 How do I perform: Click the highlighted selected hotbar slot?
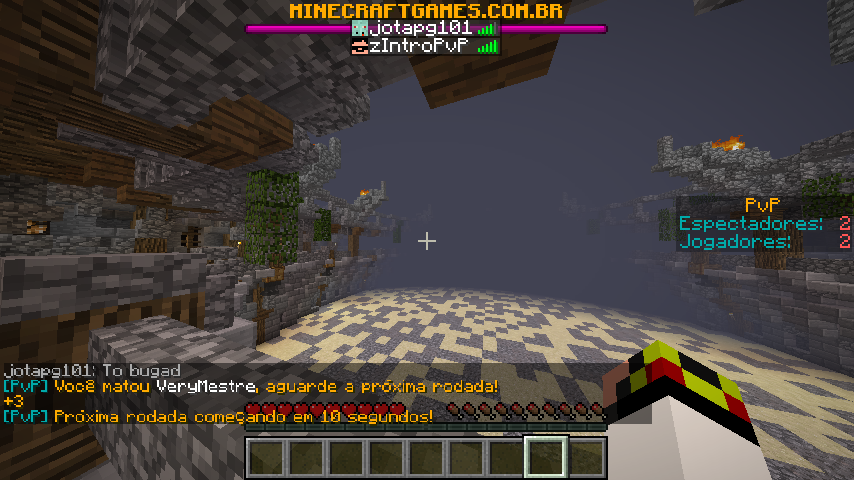click(546, 457)
